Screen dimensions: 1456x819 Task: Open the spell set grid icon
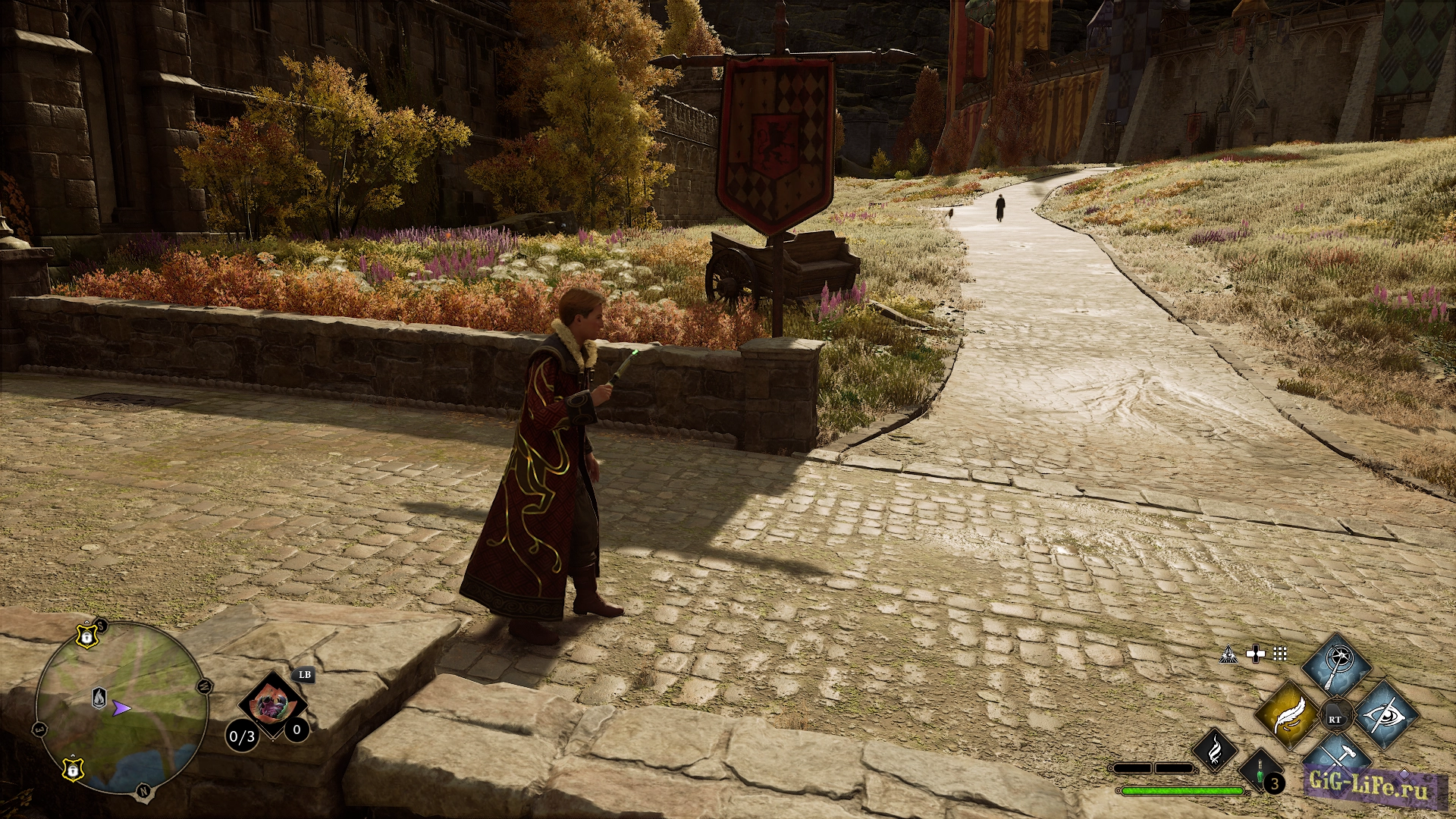[x=1280, y=654]
